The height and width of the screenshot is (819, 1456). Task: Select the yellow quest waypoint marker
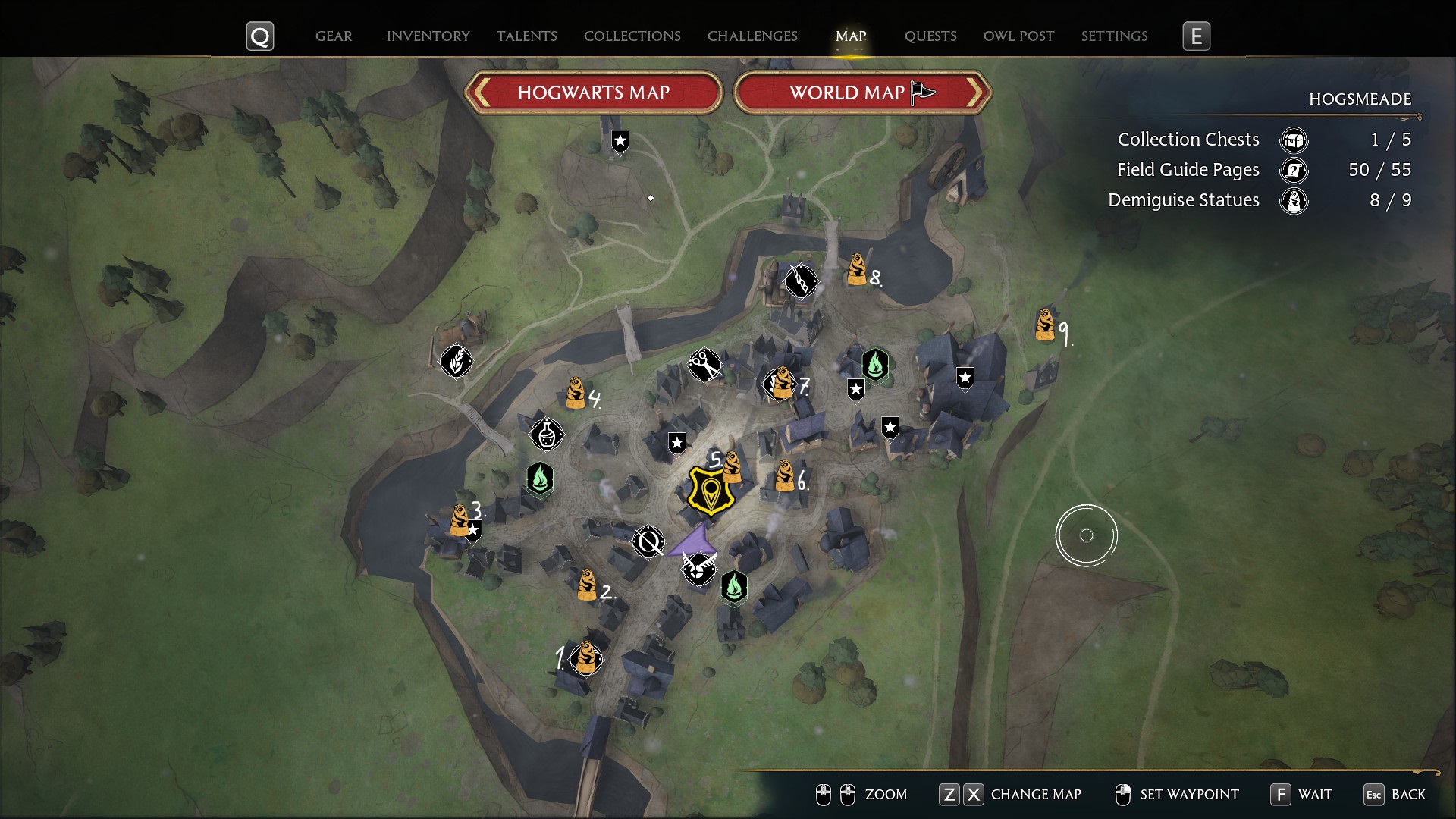pyautogui.click(x=711, y=491)
